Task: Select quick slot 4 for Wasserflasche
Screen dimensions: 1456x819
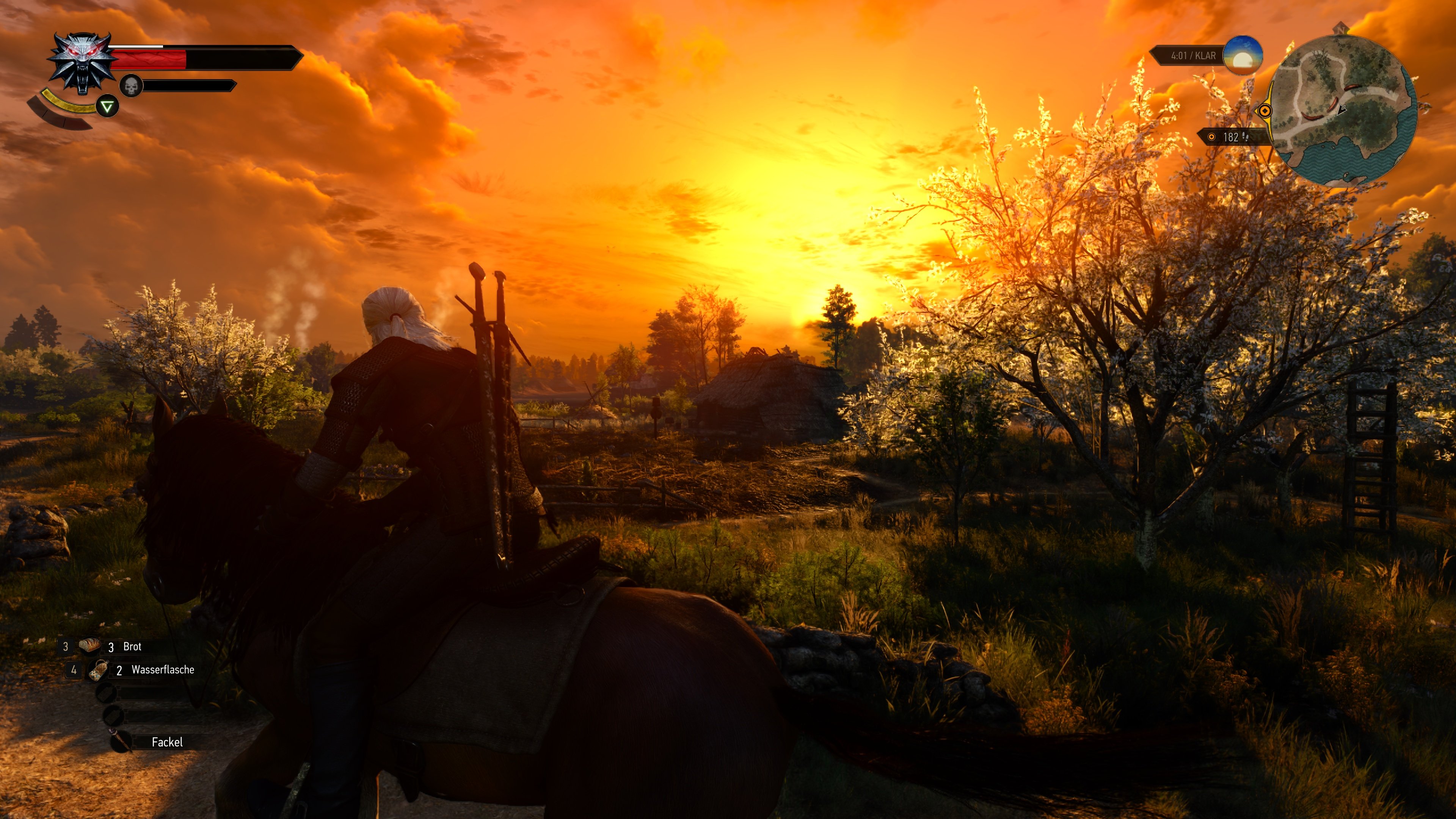Action: (x=74, y=670)
